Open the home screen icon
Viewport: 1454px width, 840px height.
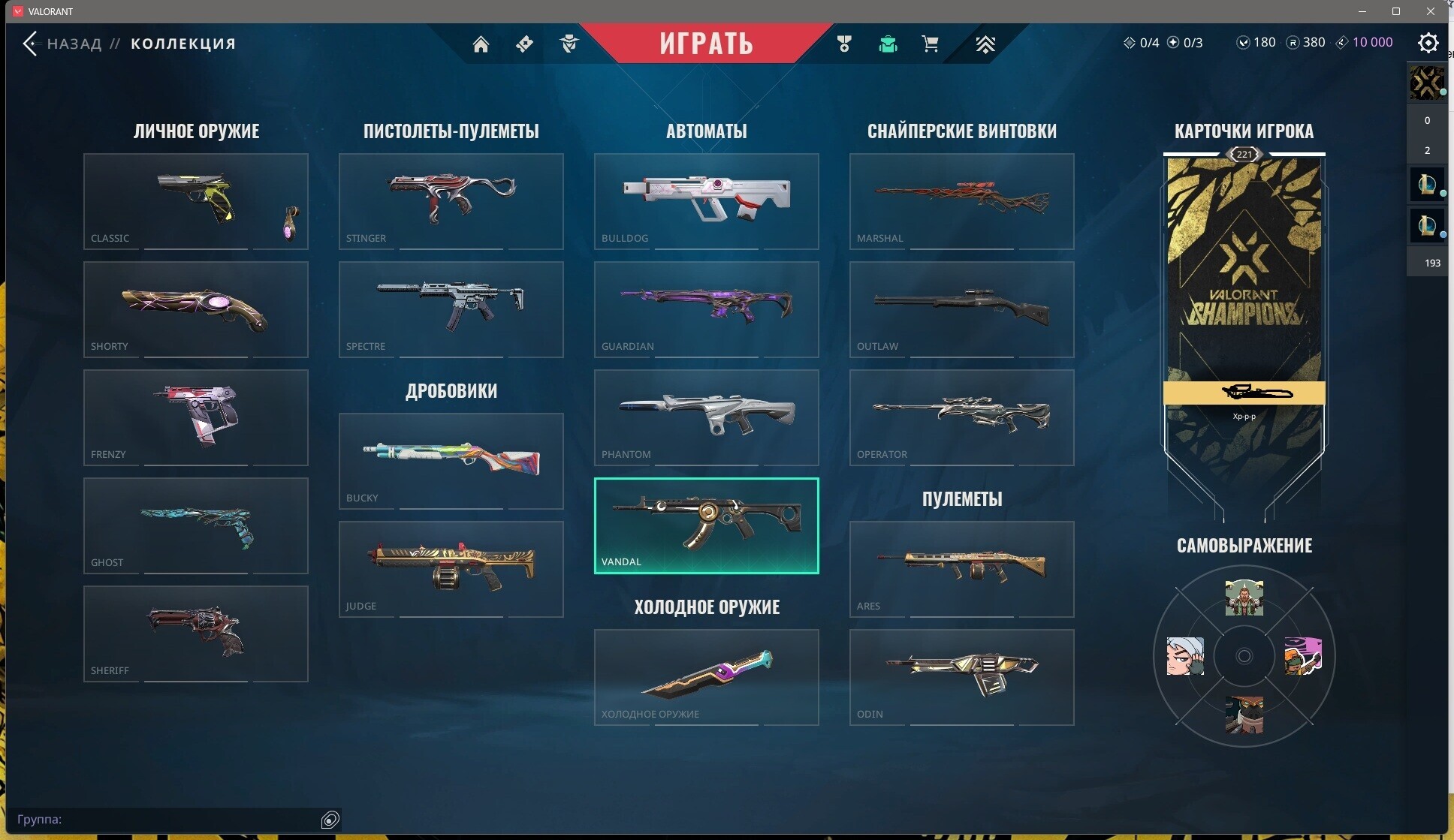[x=481, y=44]
